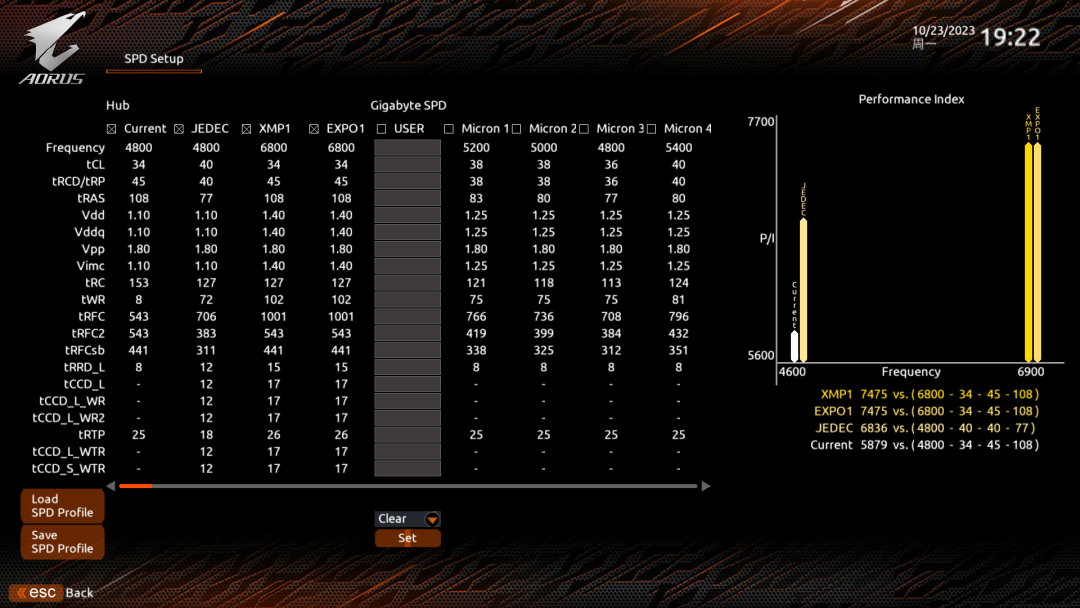Select the USER tCL input field
This screenshot has width=1080, height=608.
[407, 165]
